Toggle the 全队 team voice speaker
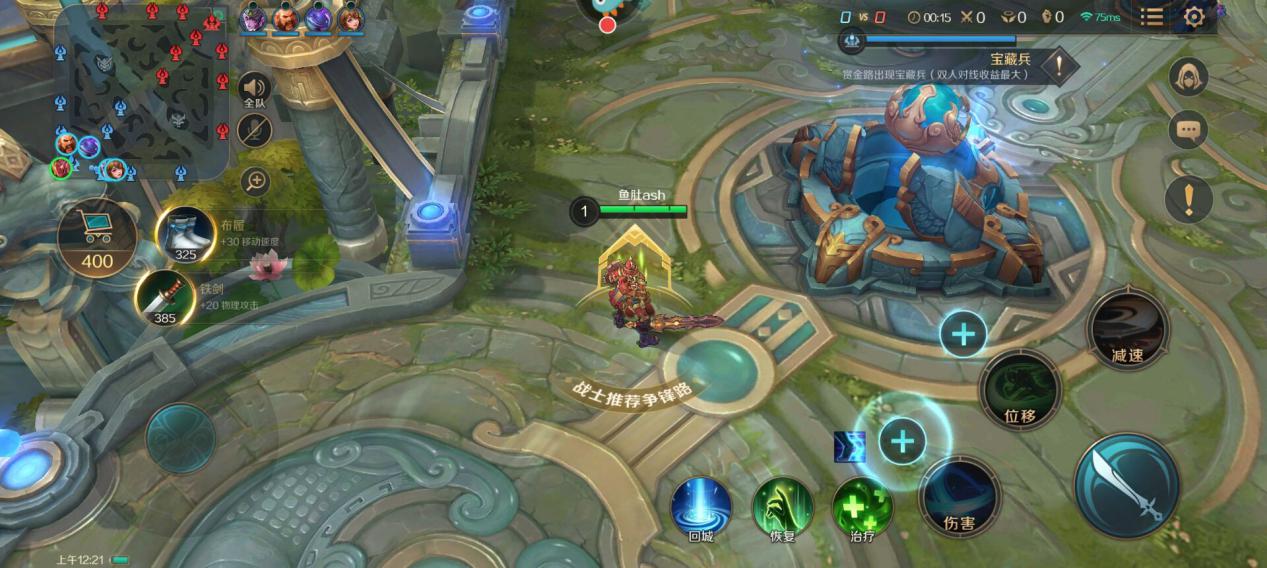Viewport: 1267px width, 568px height. coord(255,90)
